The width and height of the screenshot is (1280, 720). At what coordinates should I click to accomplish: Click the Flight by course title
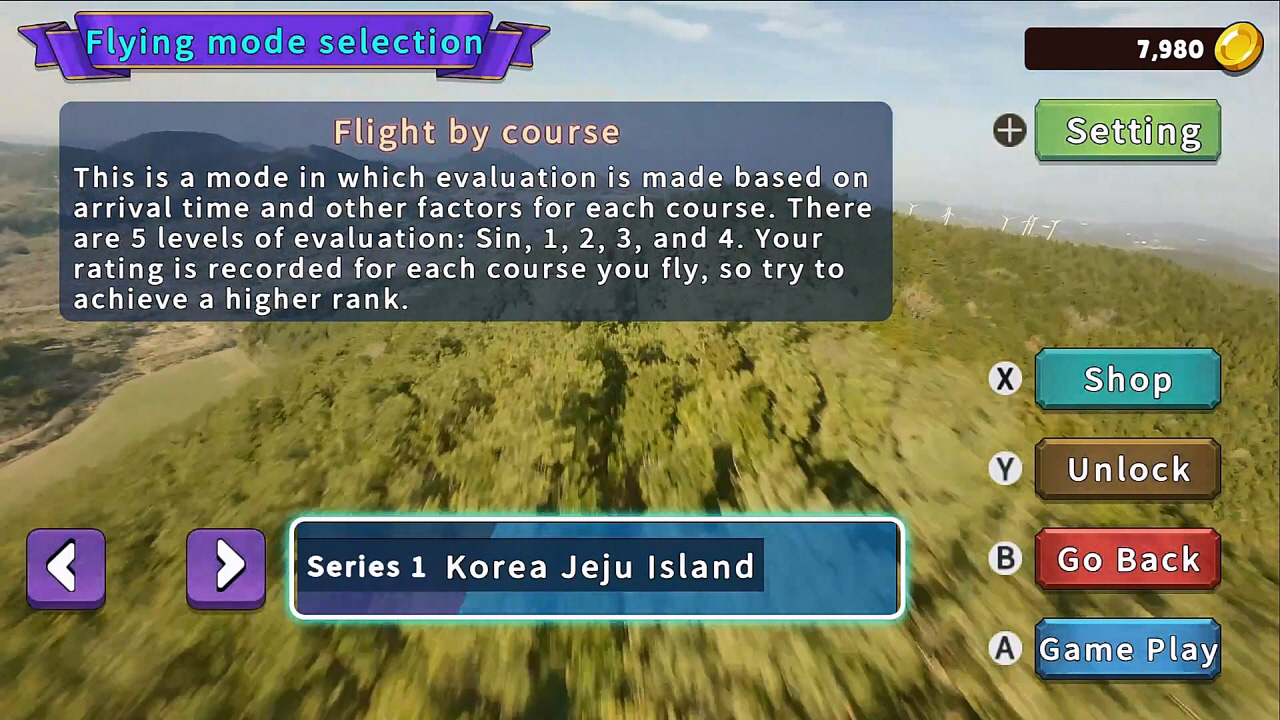477,132
